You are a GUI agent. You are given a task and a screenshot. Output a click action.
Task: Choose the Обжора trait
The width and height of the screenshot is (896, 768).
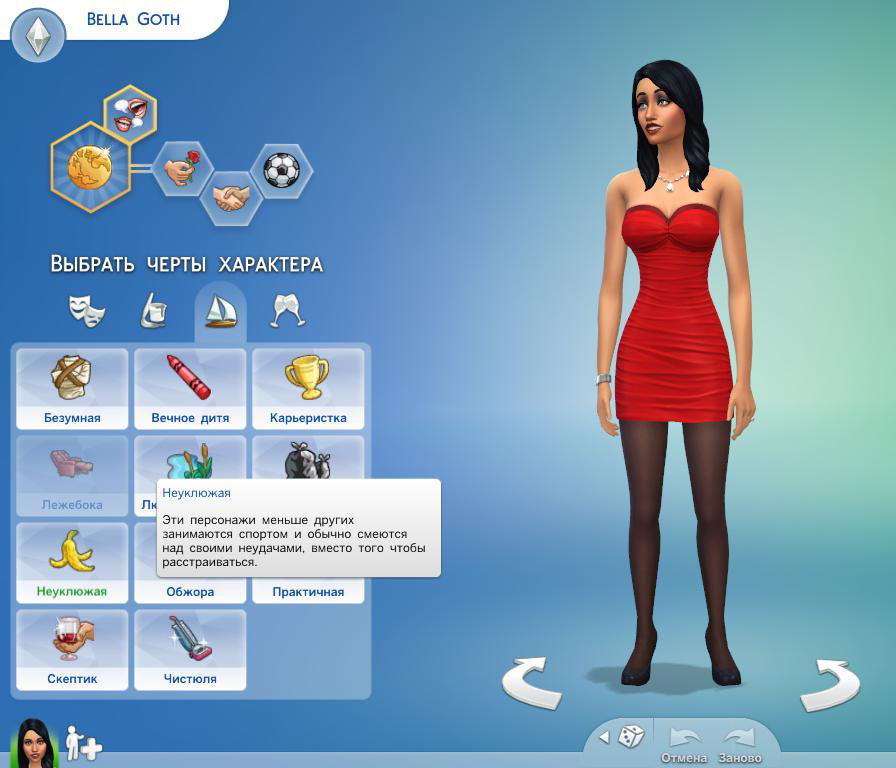[x=190, y=591]
